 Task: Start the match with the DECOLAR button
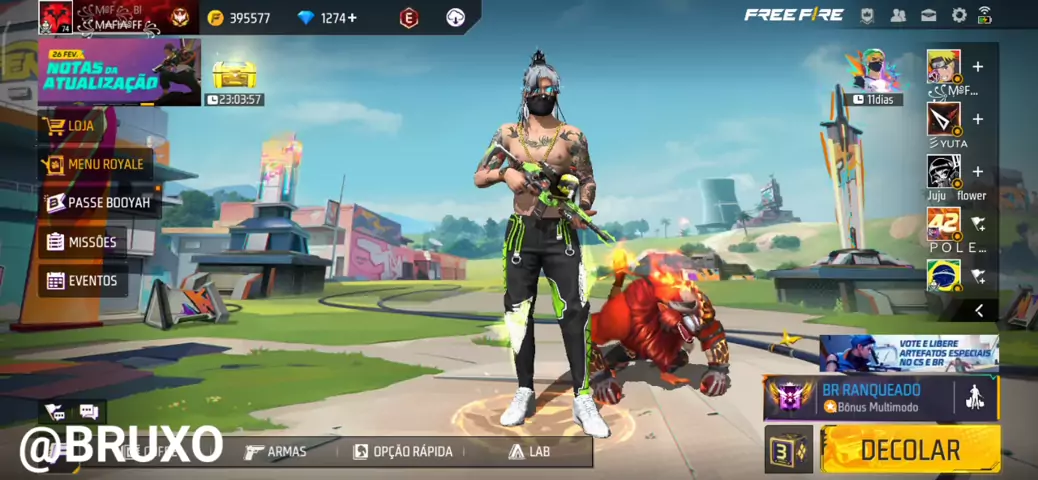coord(910,450)
